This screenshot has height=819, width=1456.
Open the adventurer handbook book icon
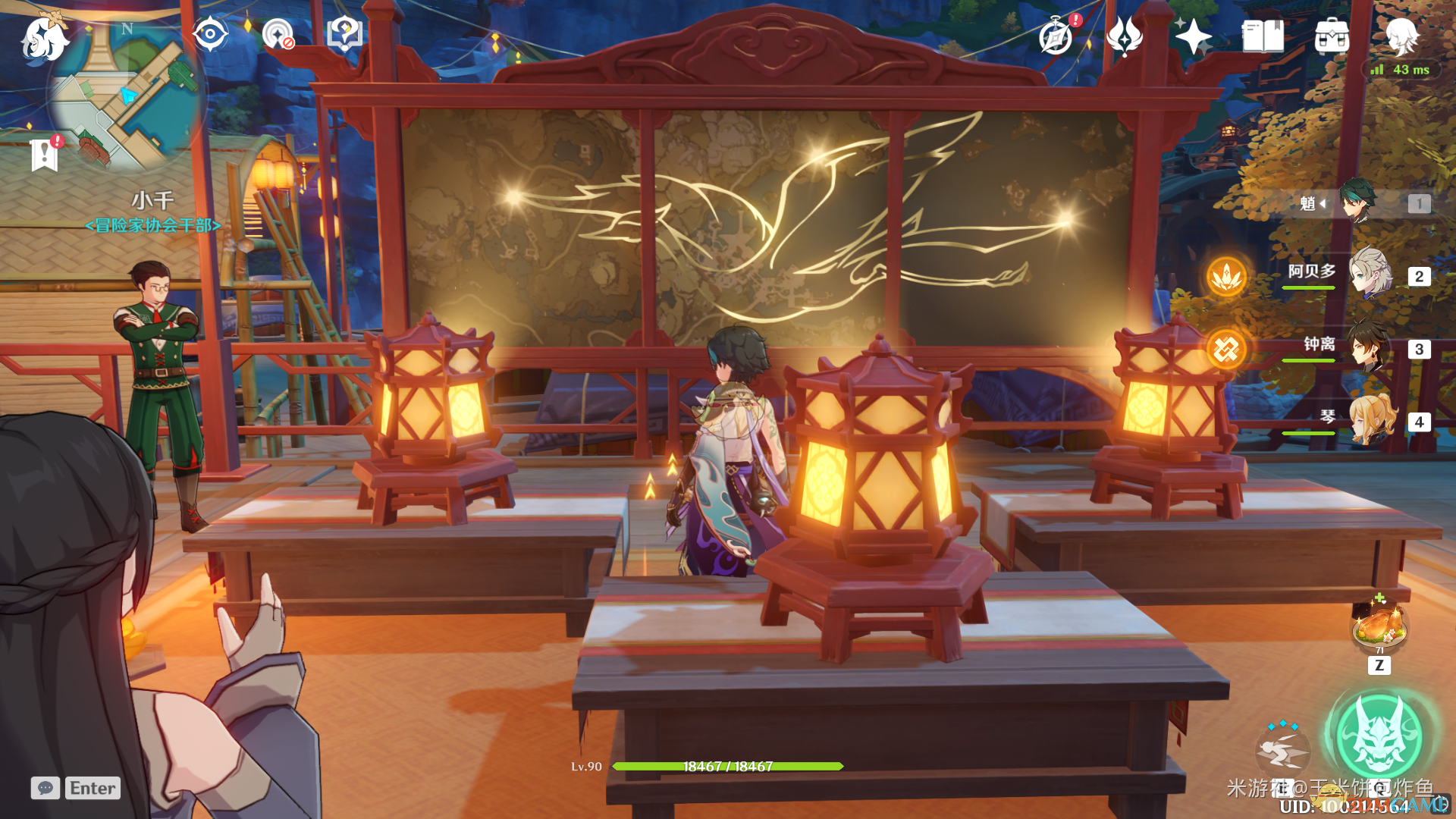1263,36
